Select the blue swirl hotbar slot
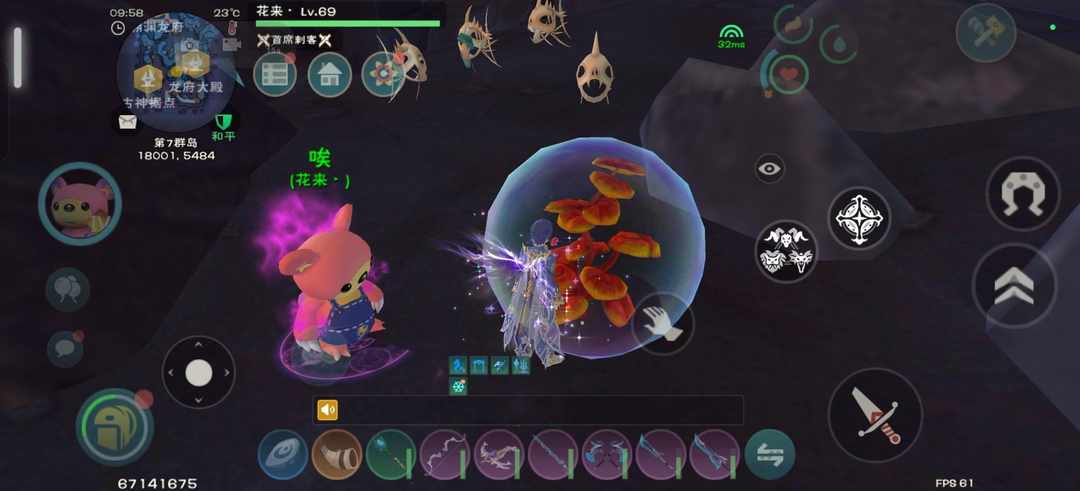The image size is (1080, 491). pos(282,454)
